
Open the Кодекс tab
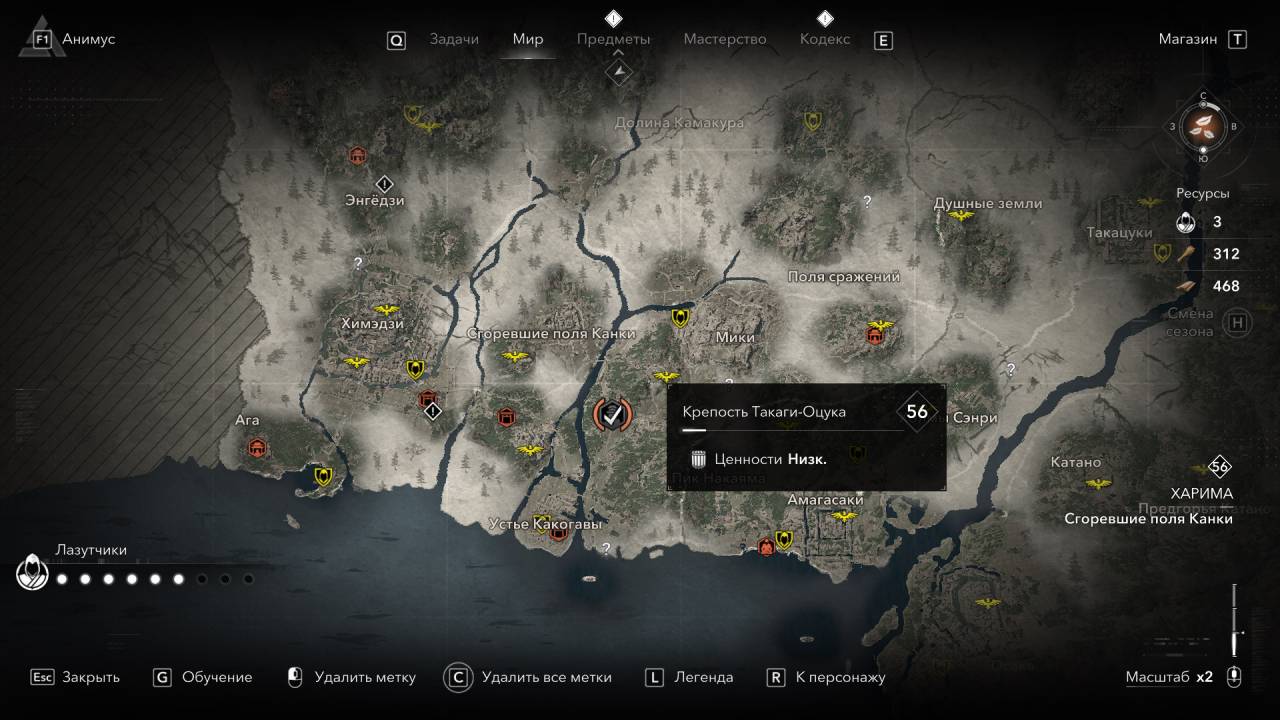[825, 39]
